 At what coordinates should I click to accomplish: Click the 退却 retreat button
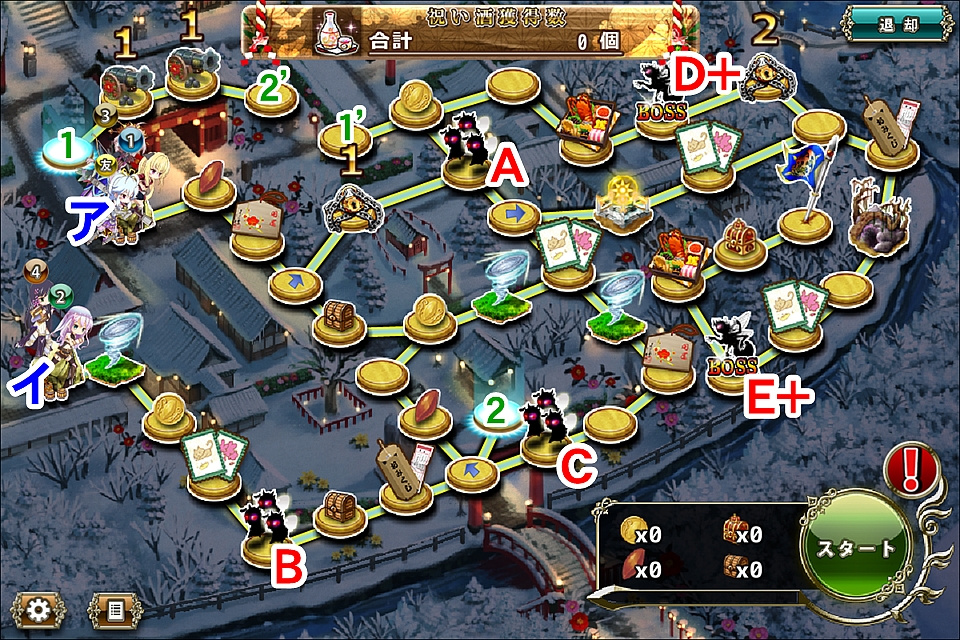point(897,24)
